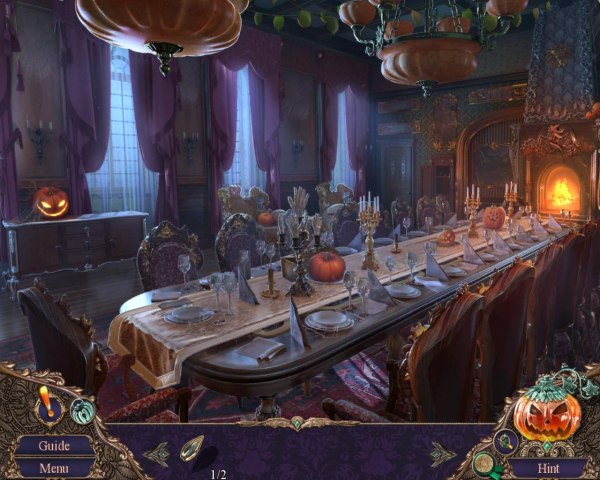600x480 pixels.
Task: Click the round purple ring icon above Hint
Action: [505, 441]
